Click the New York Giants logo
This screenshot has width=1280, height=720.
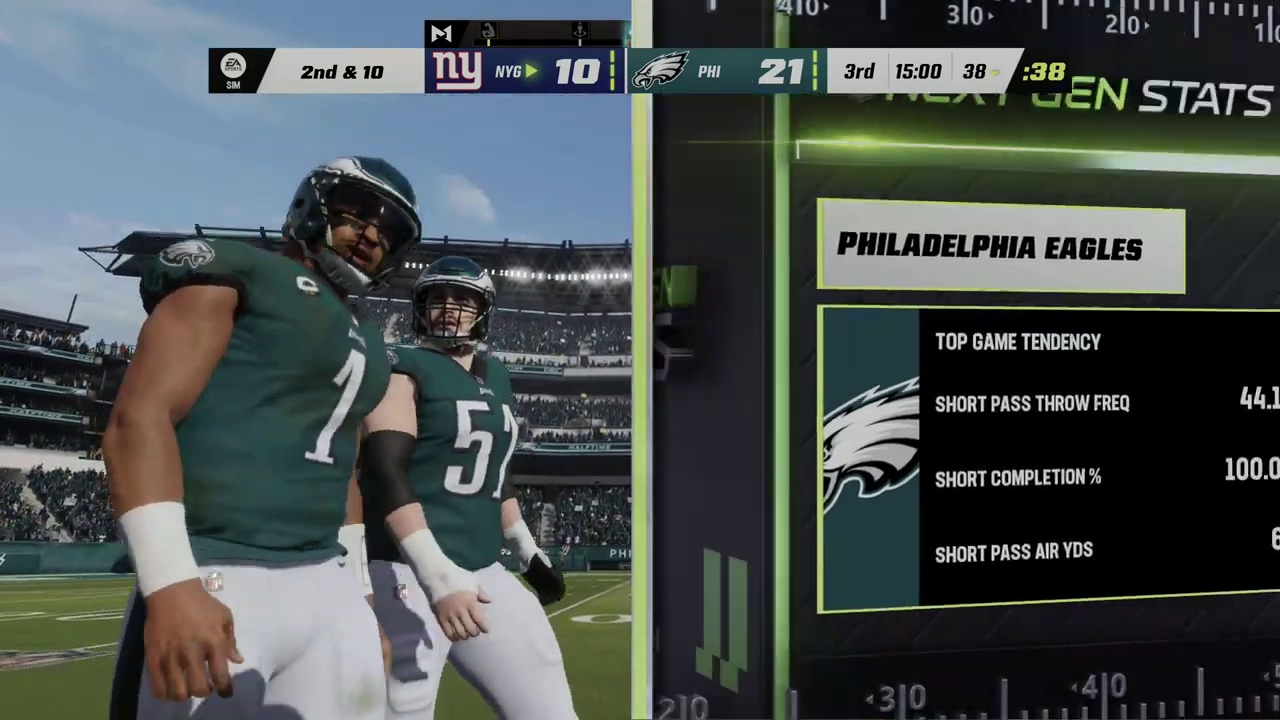point(457,68)
